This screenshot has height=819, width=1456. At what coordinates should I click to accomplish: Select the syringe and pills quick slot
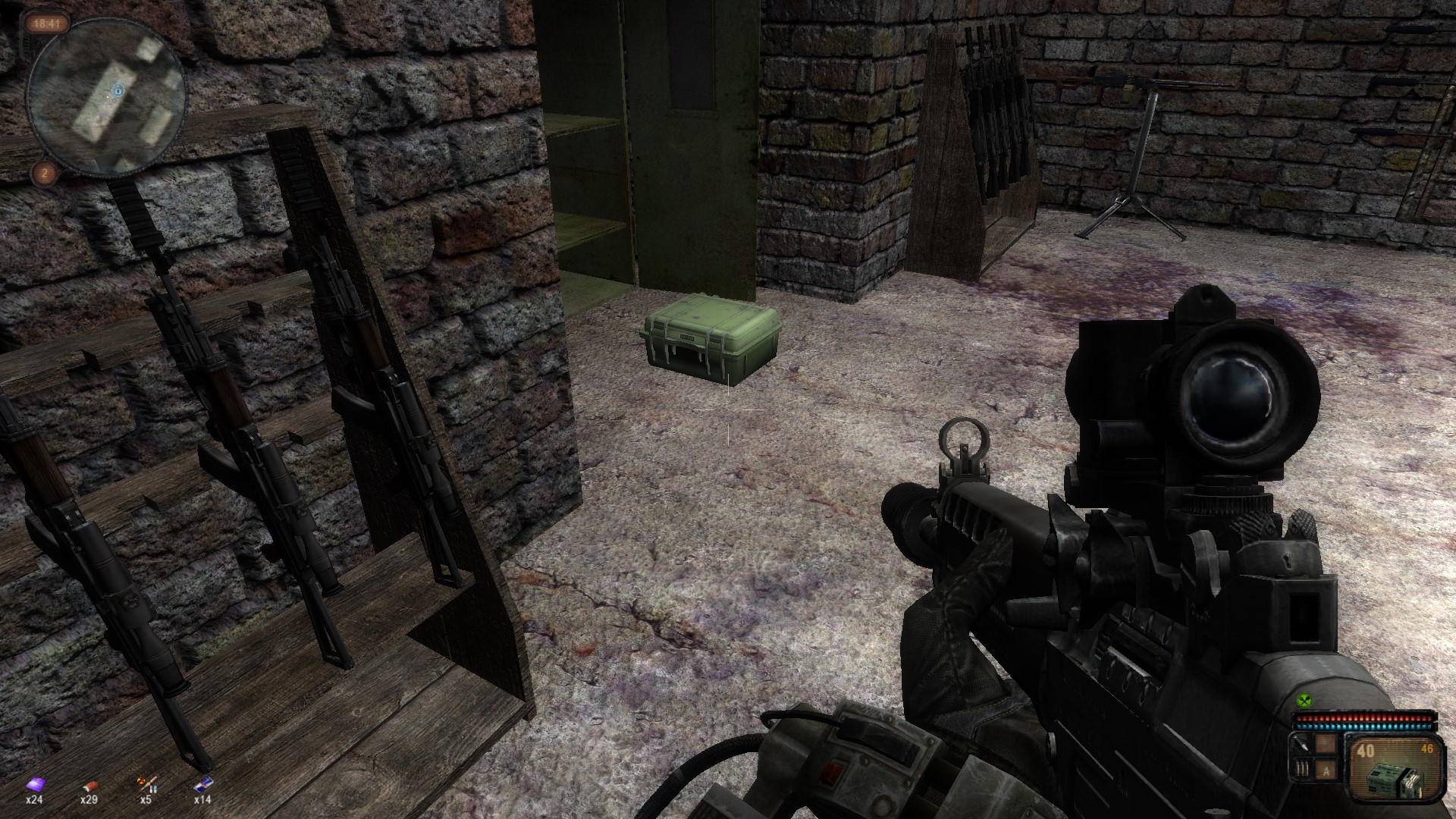(145, 784)
